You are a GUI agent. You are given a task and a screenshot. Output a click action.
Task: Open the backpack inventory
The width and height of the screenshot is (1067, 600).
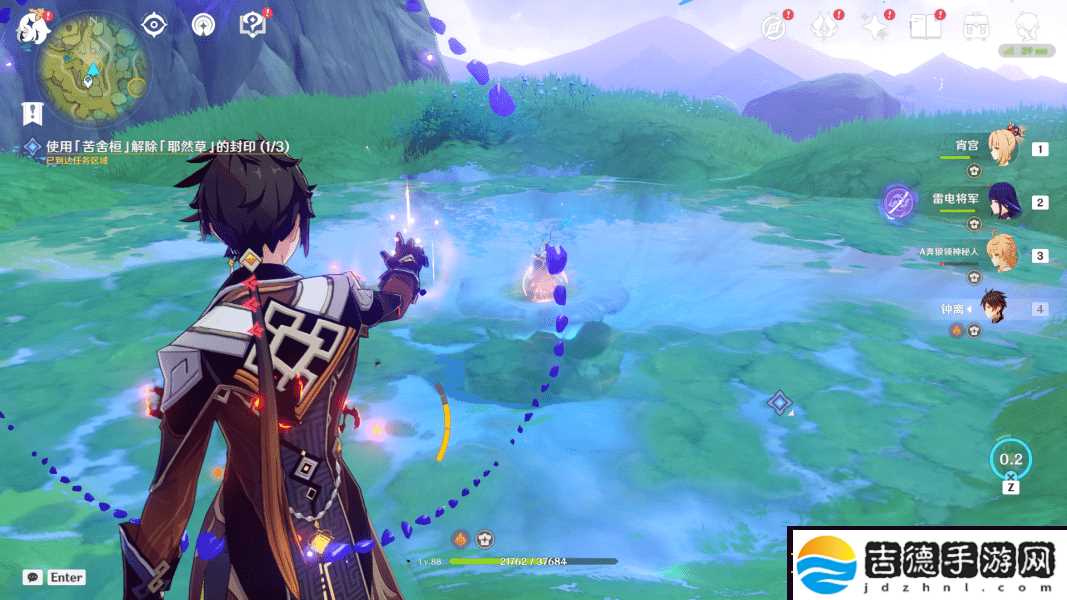pyautogui.click(x=977, y=27)
